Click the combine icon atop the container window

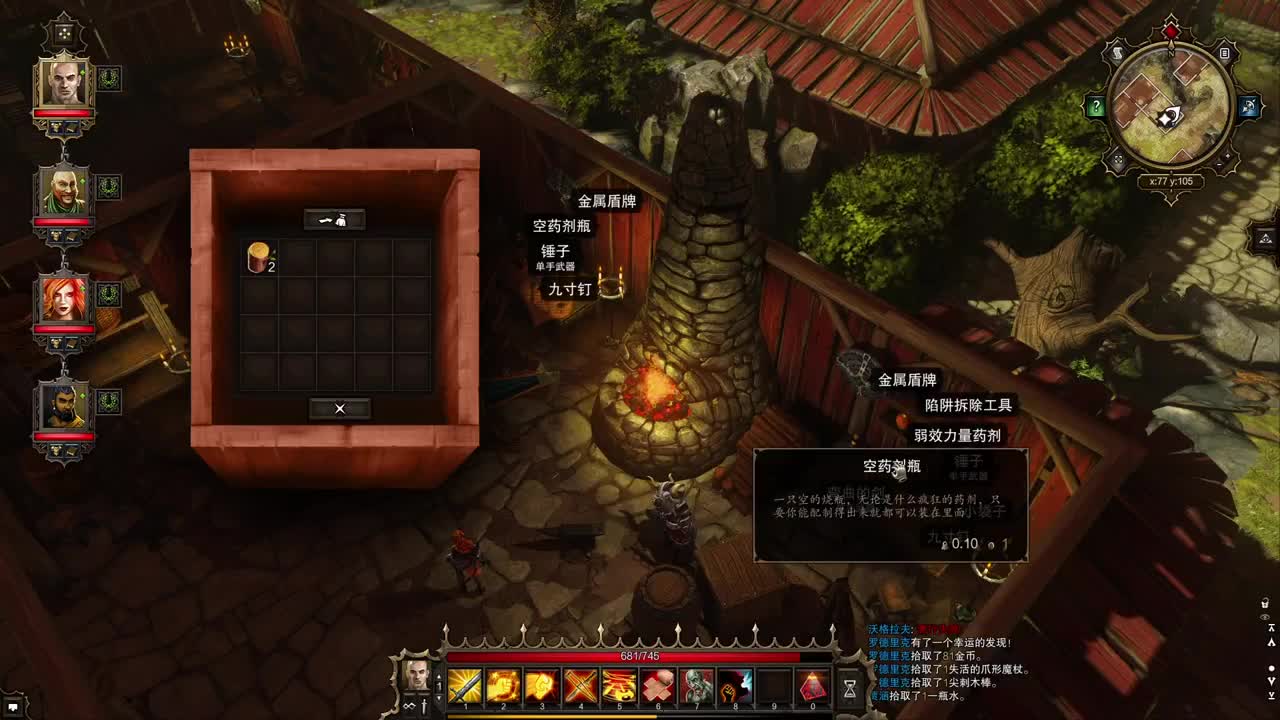click(336, 220)
